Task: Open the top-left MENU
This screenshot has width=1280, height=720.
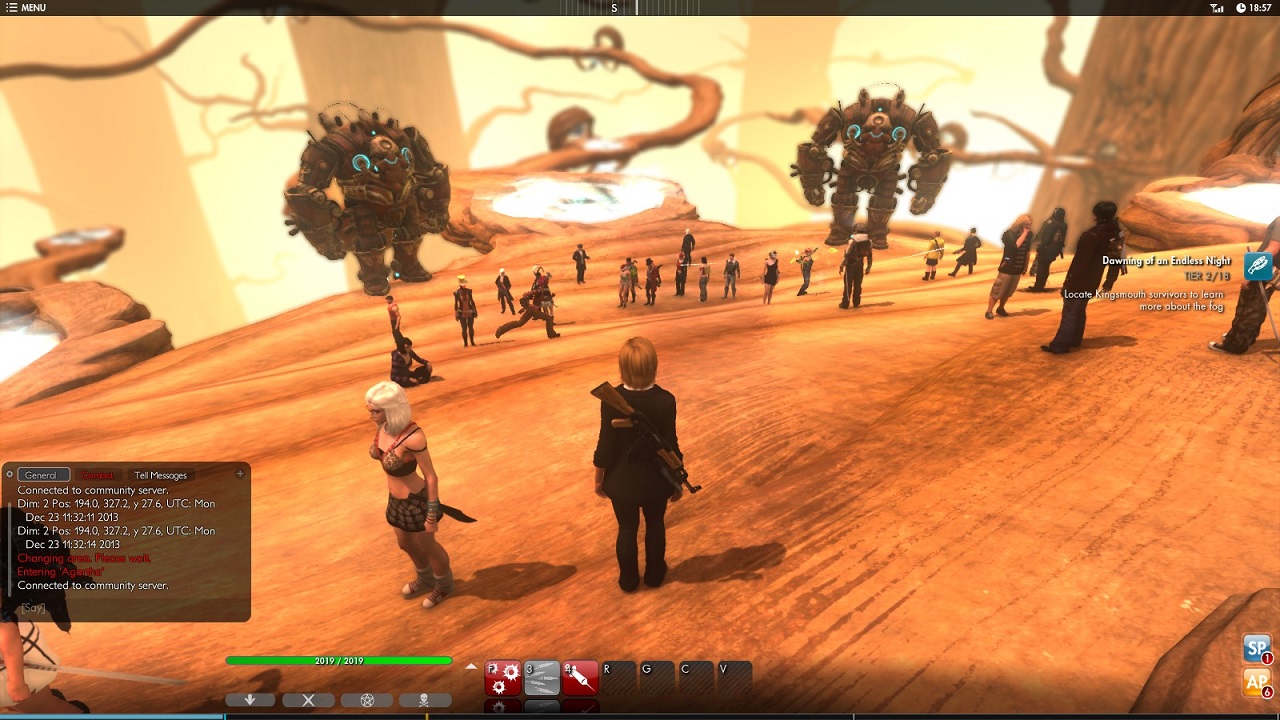Action: 26,8
